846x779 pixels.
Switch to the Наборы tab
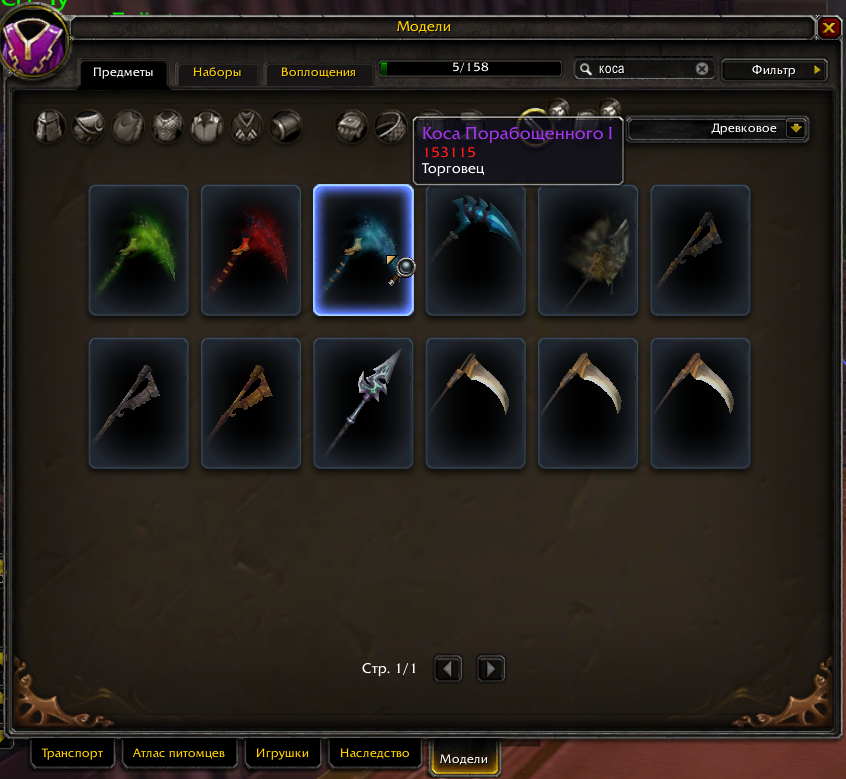tap(217, 73)
